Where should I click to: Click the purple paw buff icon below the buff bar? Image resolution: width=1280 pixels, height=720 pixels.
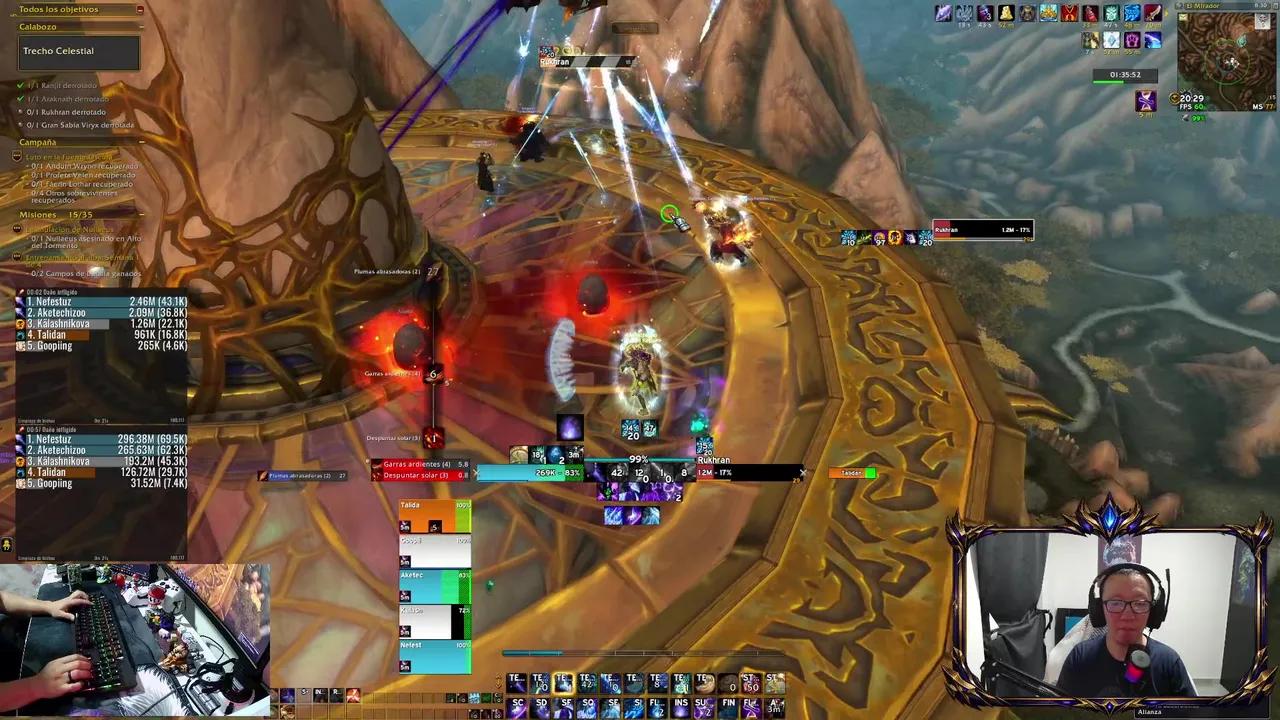[x=1132, y=41]
